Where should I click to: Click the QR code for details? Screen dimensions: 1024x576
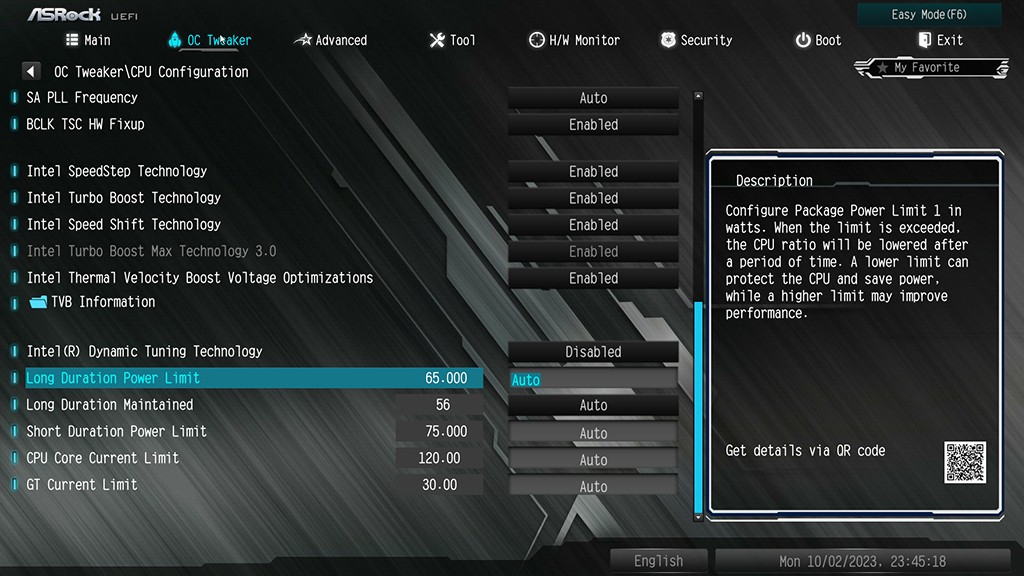(964, 462)
